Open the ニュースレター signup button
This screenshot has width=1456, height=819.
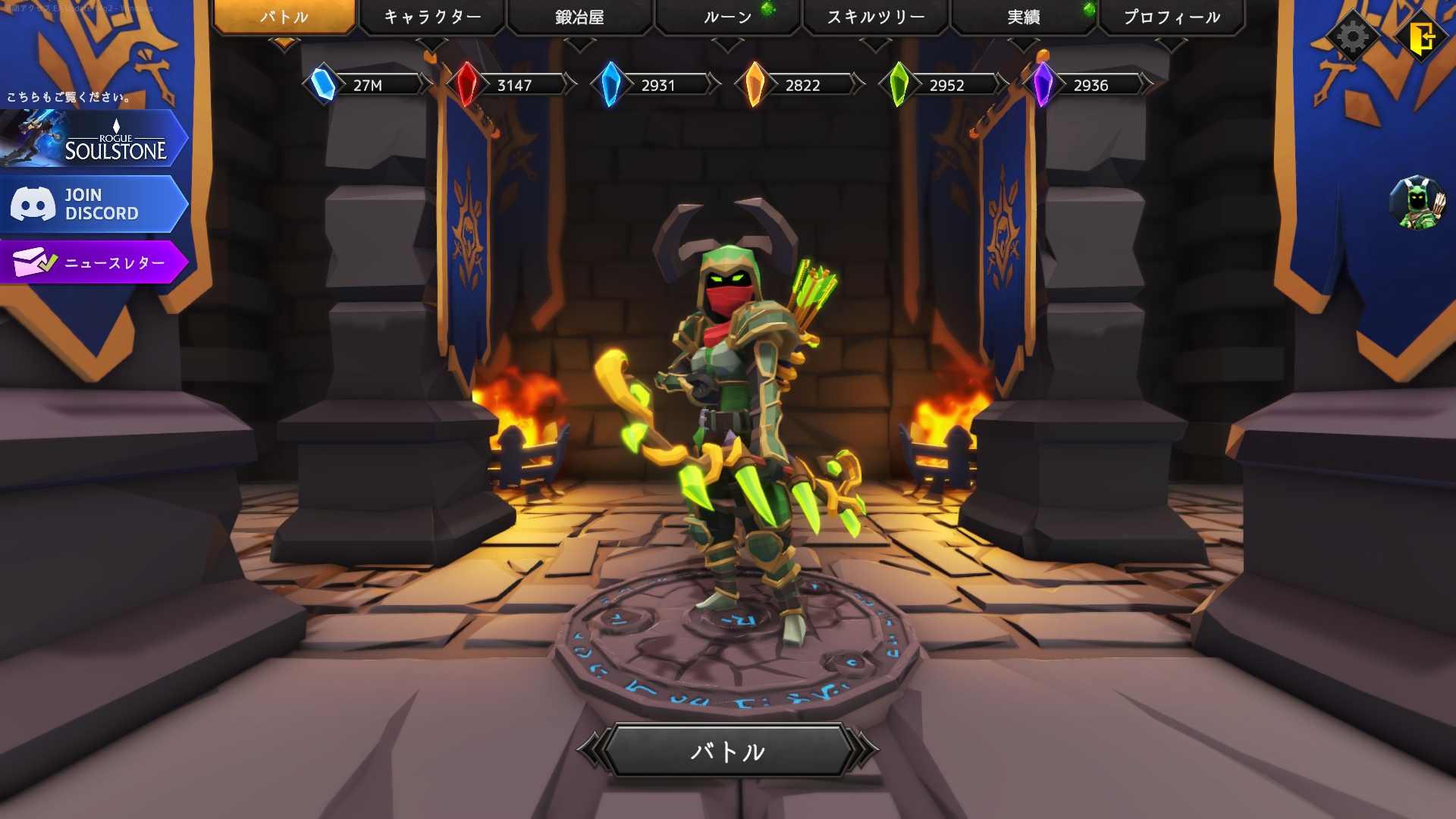[x=93, y=262]
